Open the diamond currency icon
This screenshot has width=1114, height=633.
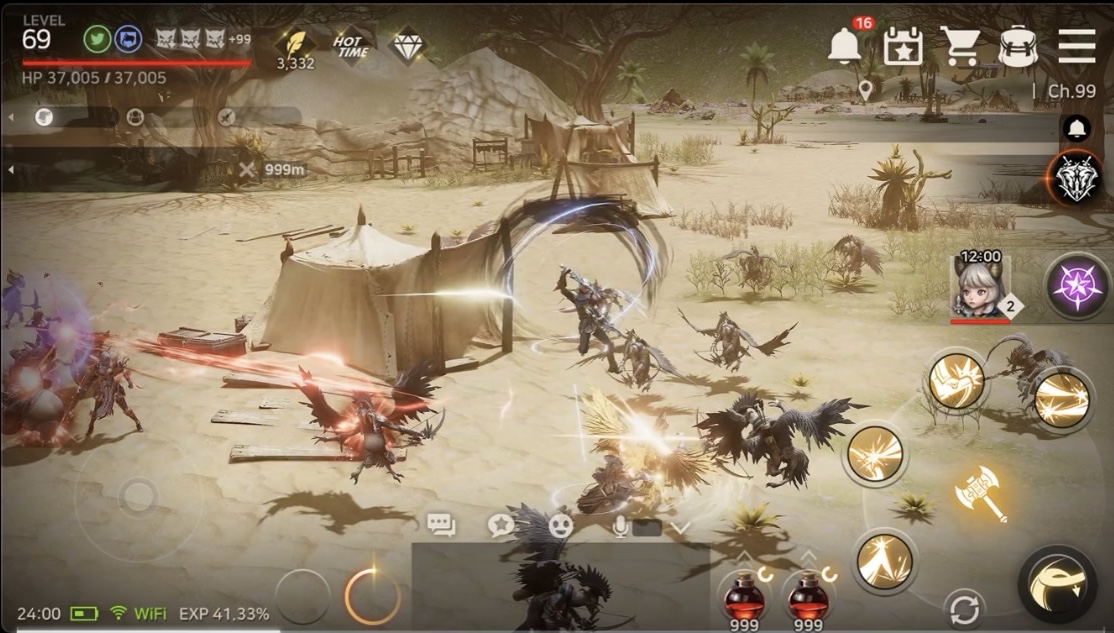[407, 44]
